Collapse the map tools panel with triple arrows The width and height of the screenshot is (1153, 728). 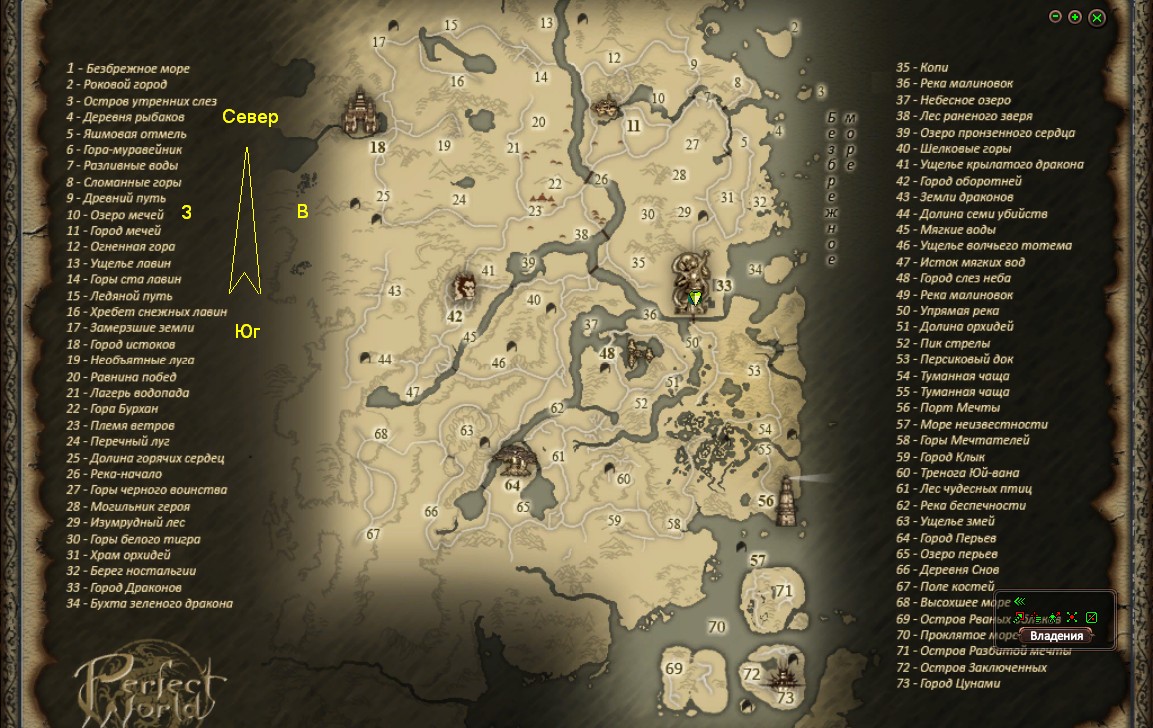click(x=1019, y=601)
